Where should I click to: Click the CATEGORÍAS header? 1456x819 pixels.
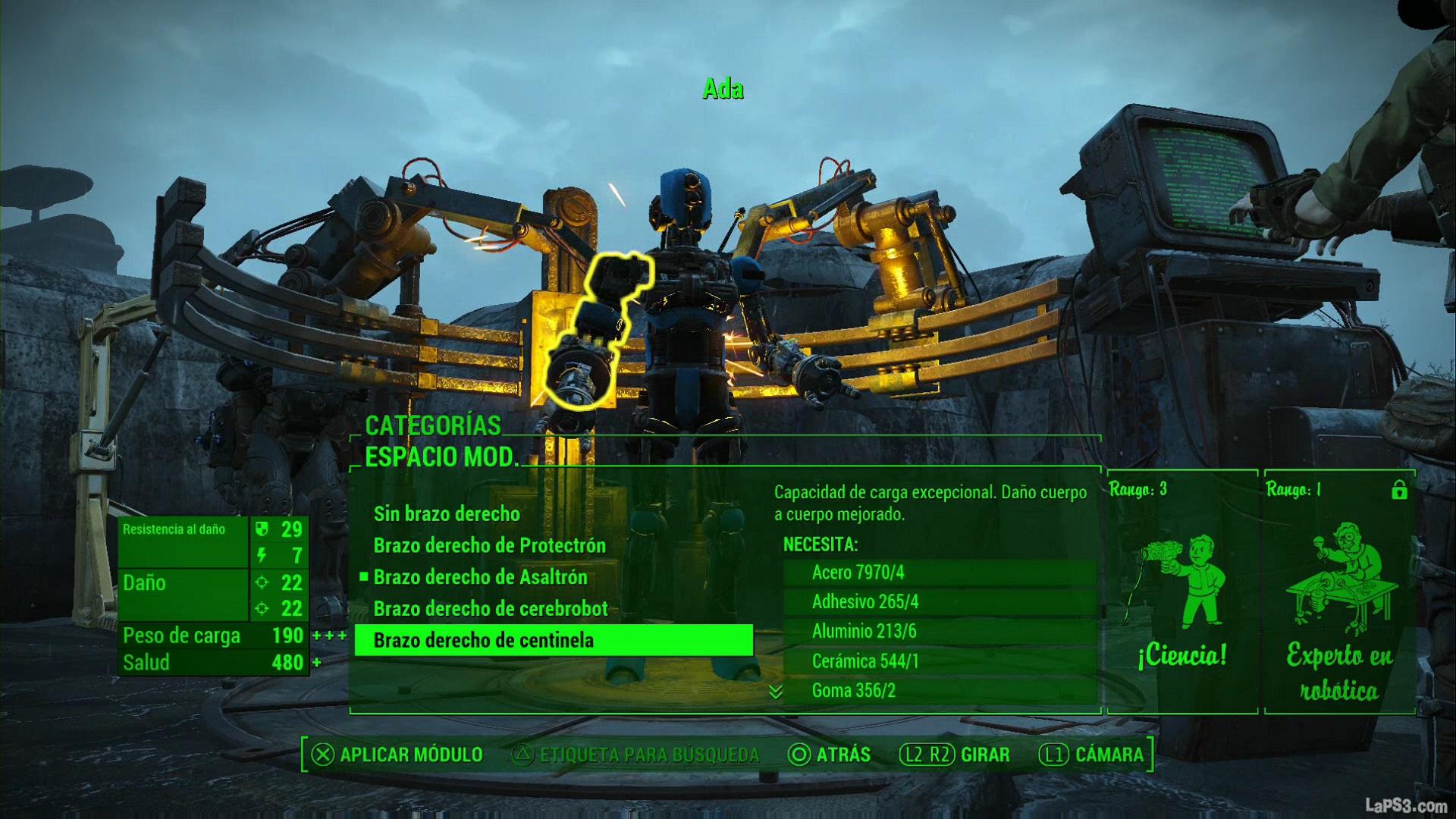[x=433, y=426]
